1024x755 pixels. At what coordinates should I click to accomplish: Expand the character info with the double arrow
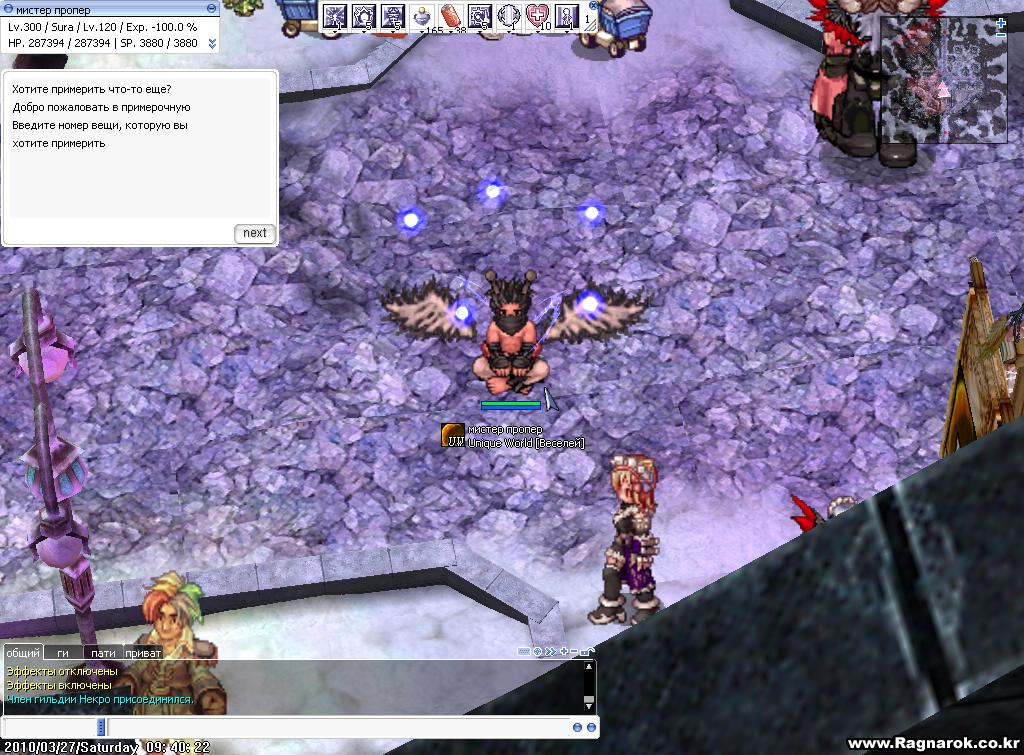[212, 43]
